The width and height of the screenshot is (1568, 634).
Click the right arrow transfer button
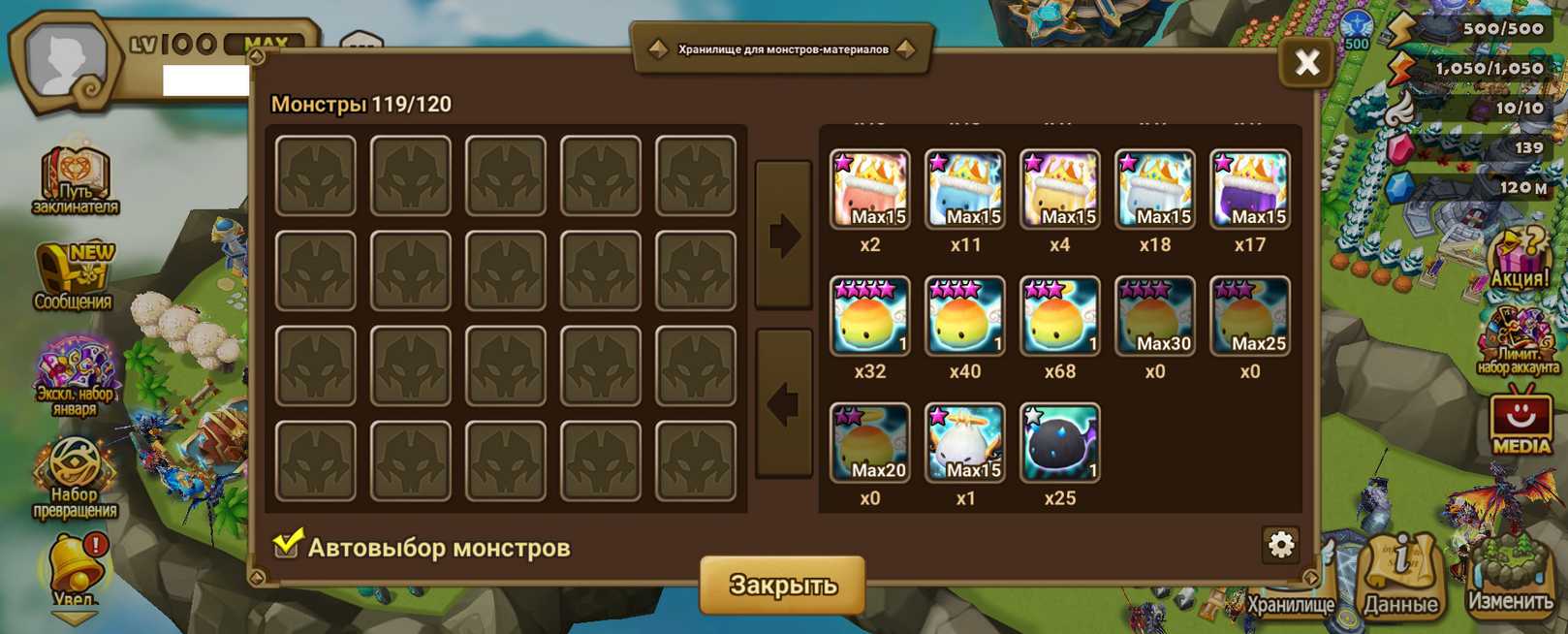point(783,236)
